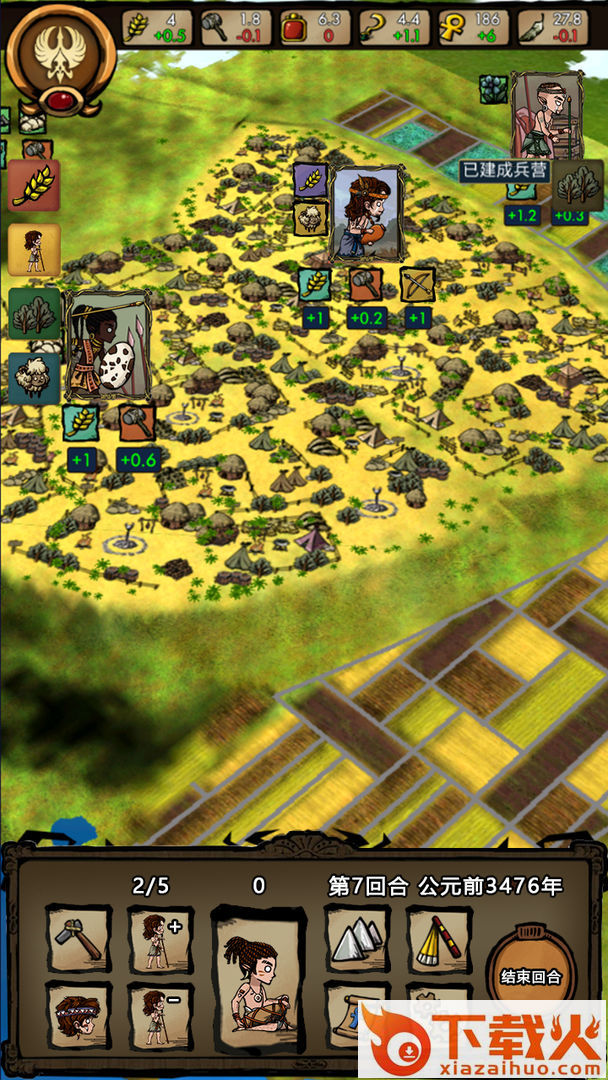Screen dimensions: 608x1080
Task: Click the bow icon under potter card
Action: click(417, 285)
